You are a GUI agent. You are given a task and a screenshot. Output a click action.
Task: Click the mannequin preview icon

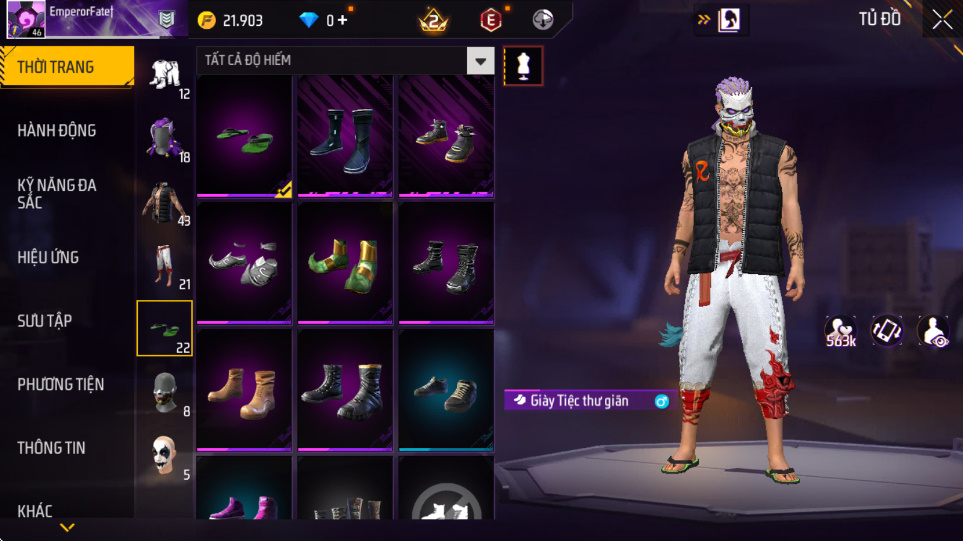pyautogui.click(x=524, y=65)
